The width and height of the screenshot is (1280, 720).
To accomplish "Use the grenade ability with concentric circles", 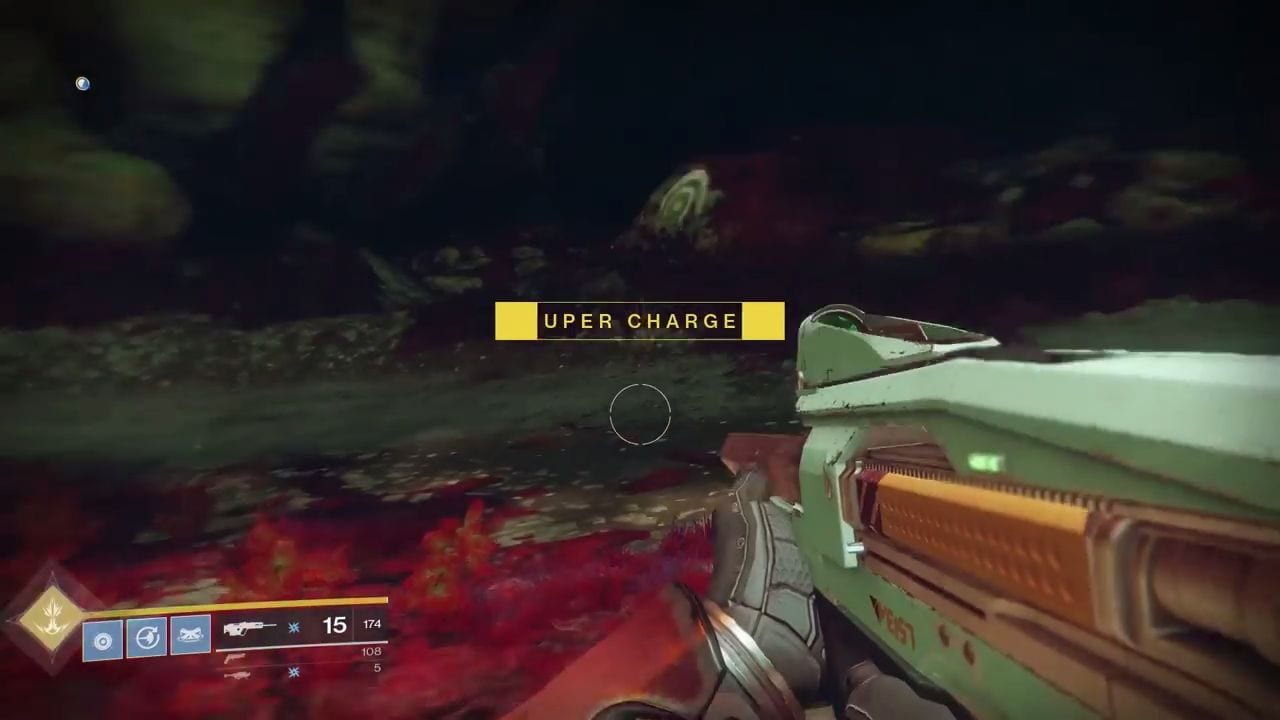I will click(103, 640).
